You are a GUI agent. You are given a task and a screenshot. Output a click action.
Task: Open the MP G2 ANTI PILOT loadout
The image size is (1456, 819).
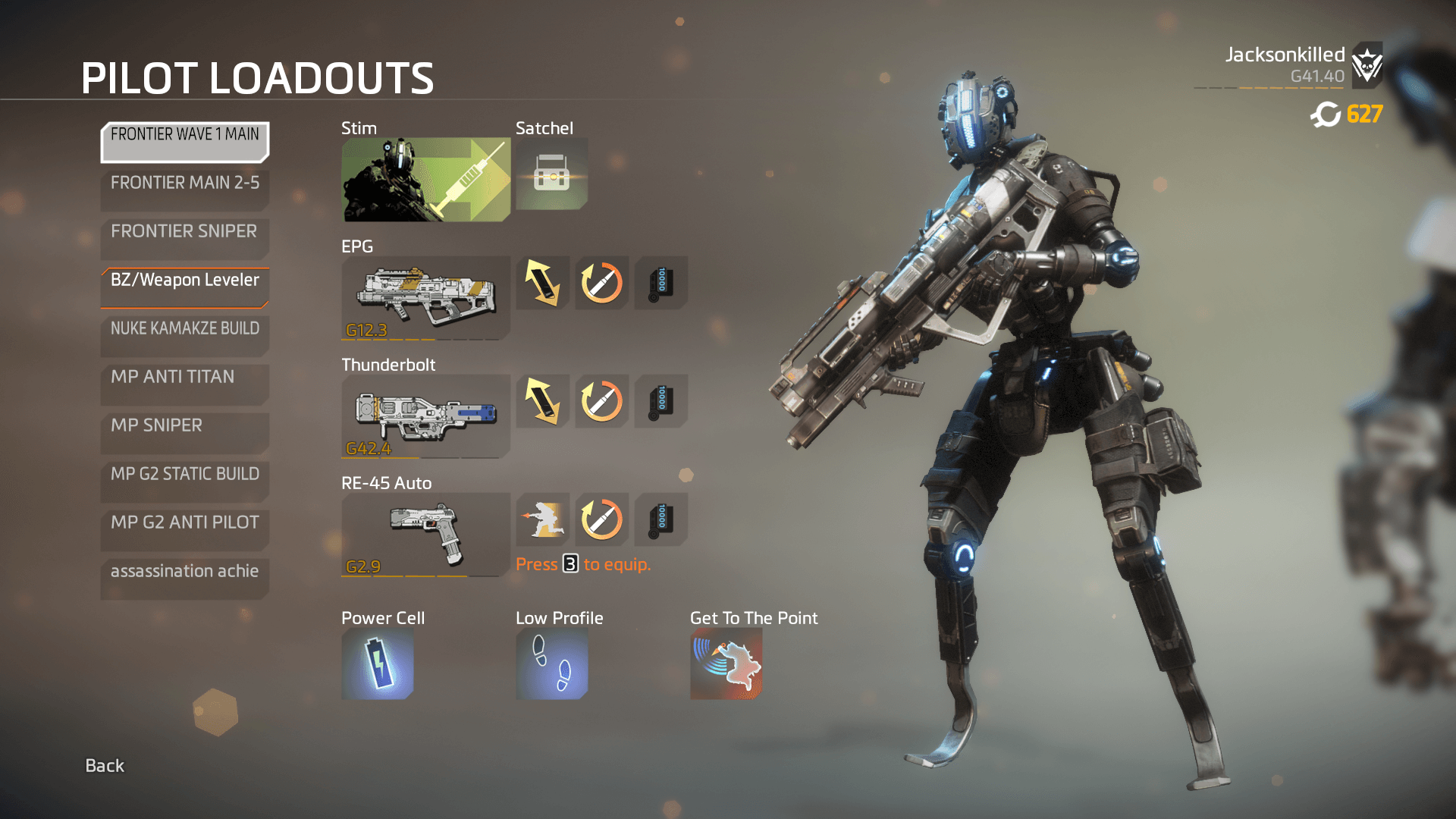click(184, 529)
